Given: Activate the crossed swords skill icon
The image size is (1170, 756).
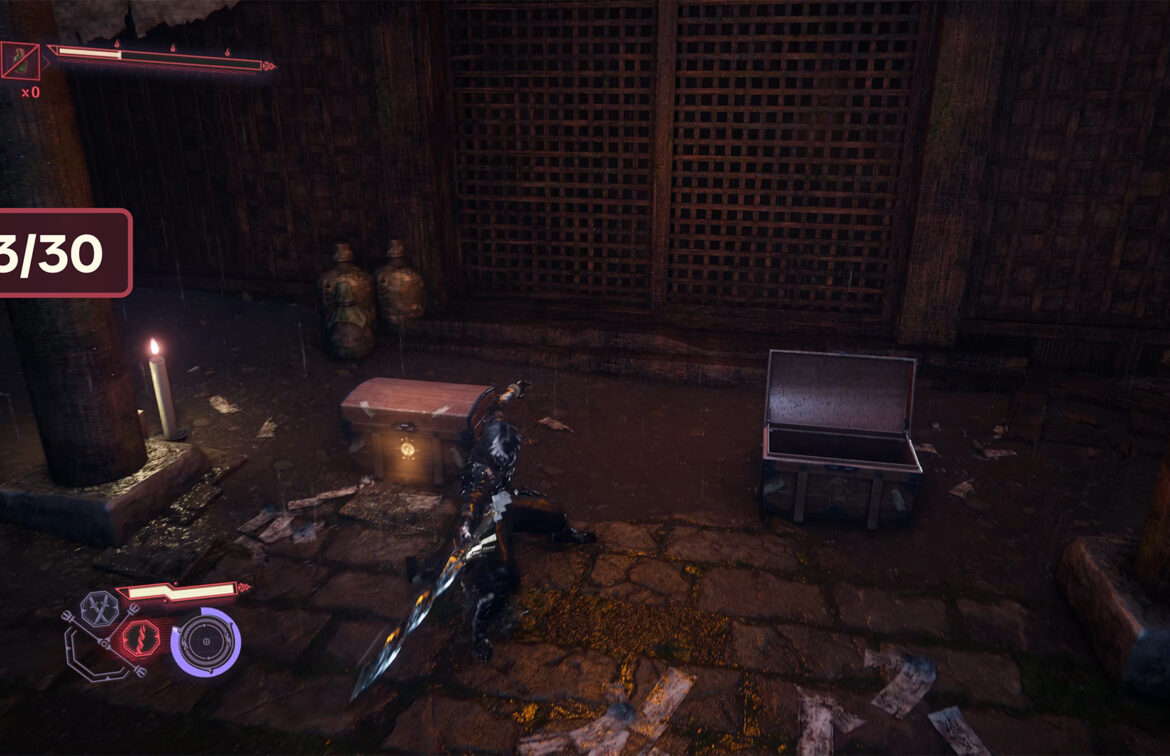Looking at the screenshot, I should click(x=100, y=608).
